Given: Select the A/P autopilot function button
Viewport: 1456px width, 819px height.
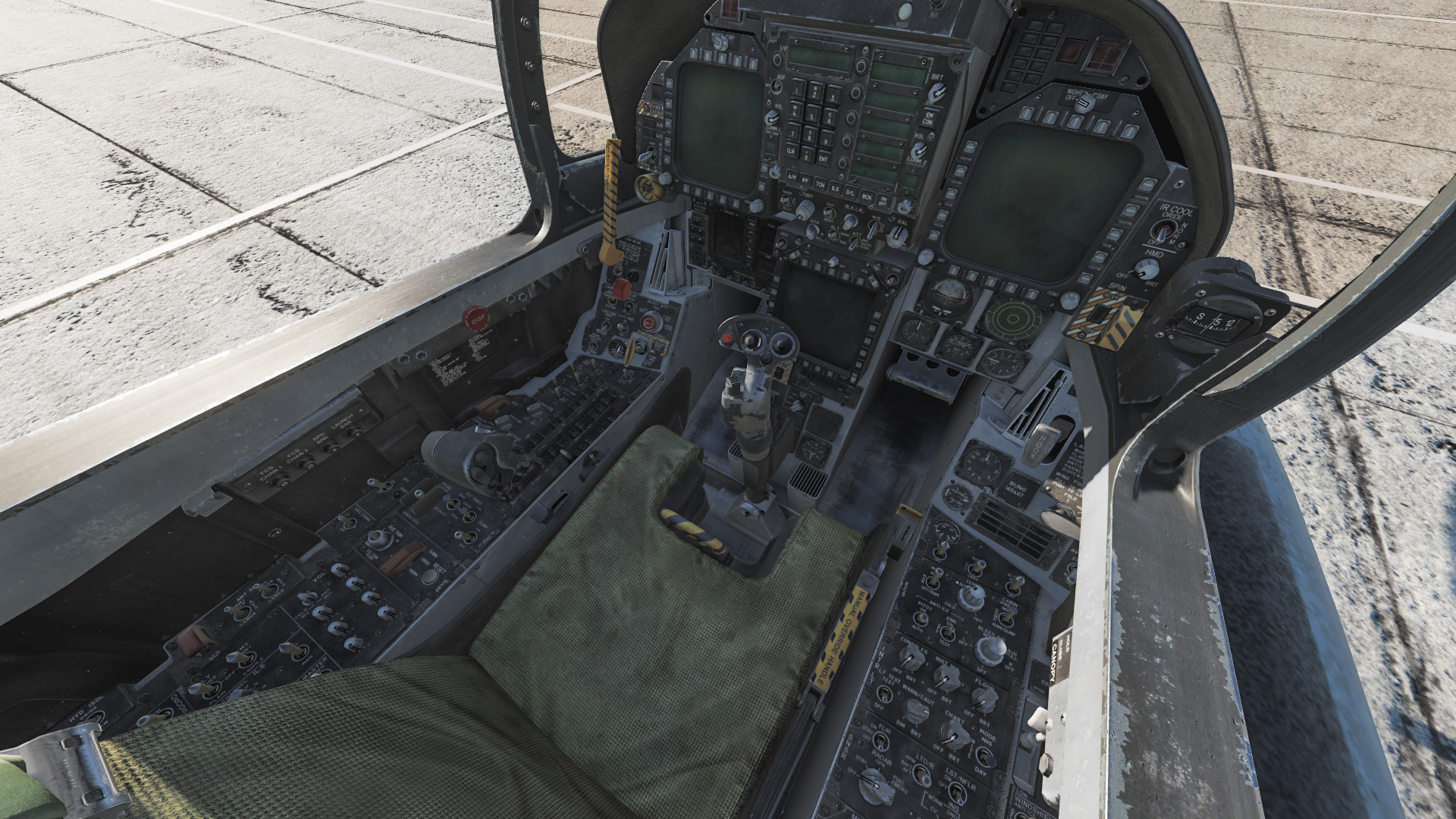Looking at the screenshot, I should tap(792, 177).
